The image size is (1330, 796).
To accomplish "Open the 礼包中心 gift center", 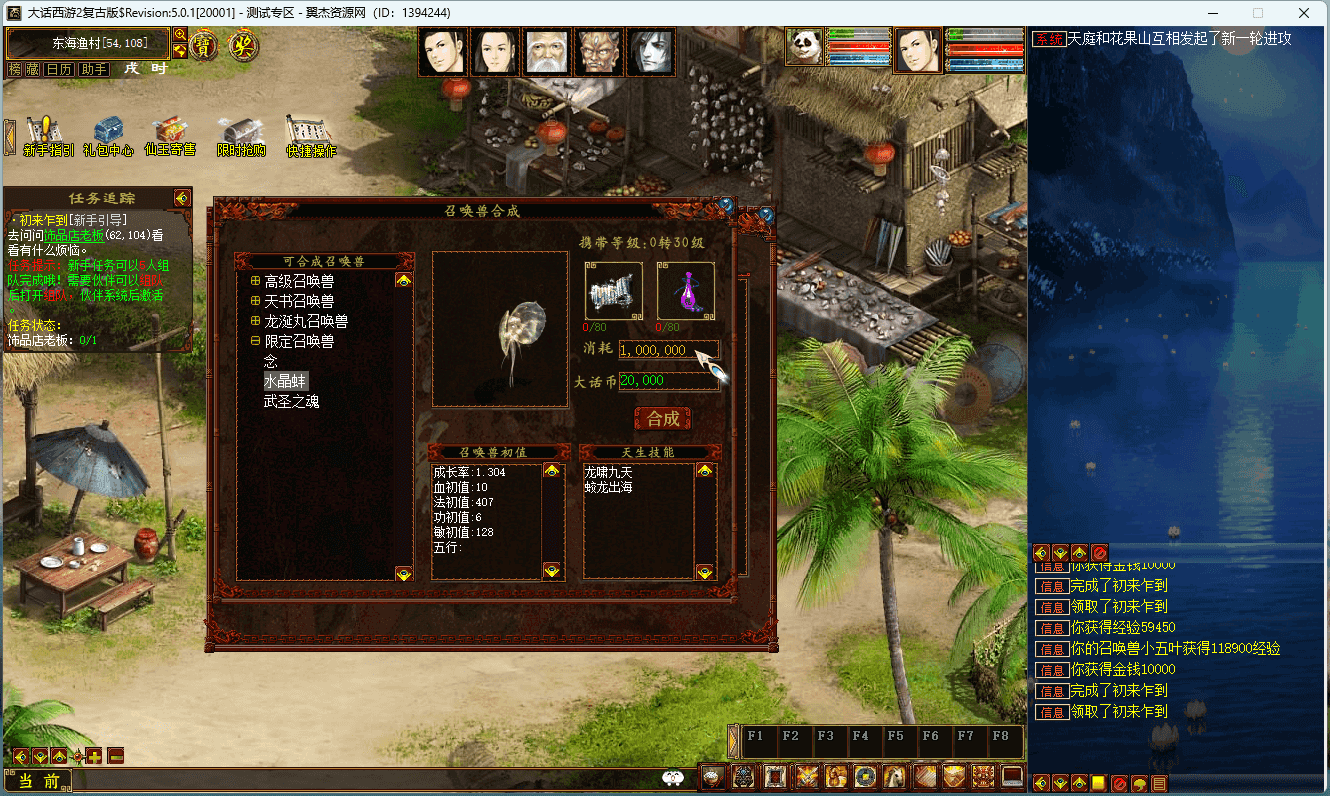I will 108,136.
